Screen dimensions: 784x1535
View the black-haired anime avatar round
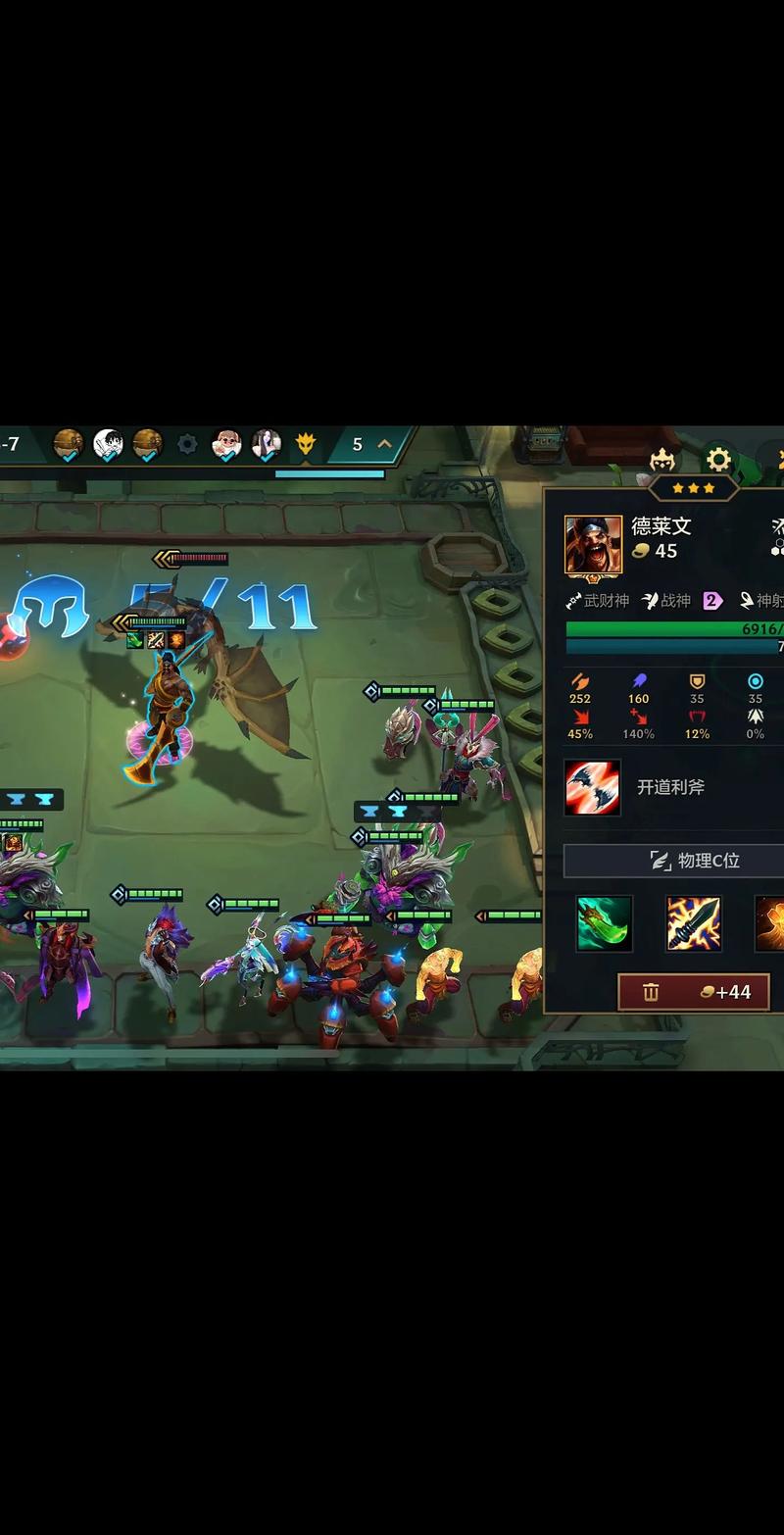pos(108,445)
